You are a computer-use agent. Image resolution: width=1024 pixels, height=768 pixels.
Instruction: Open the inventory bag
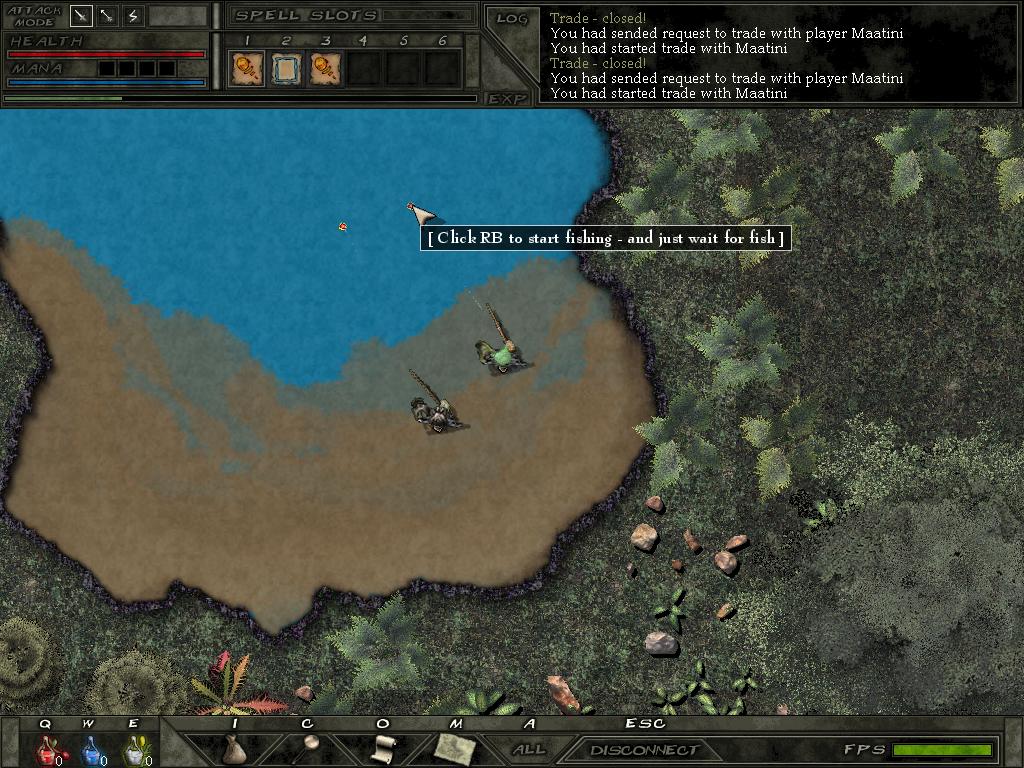(234, 748)
